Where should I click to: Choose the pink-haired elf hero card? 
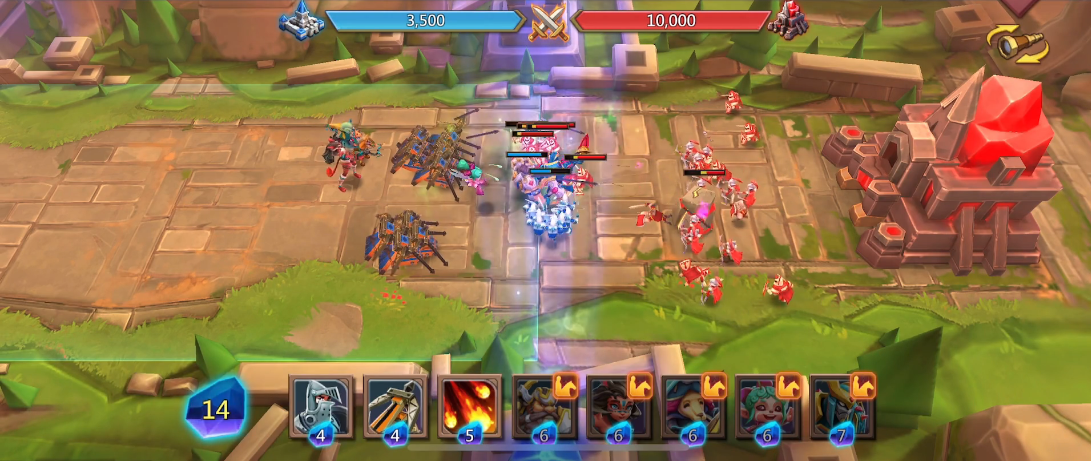tap(767, 406)
